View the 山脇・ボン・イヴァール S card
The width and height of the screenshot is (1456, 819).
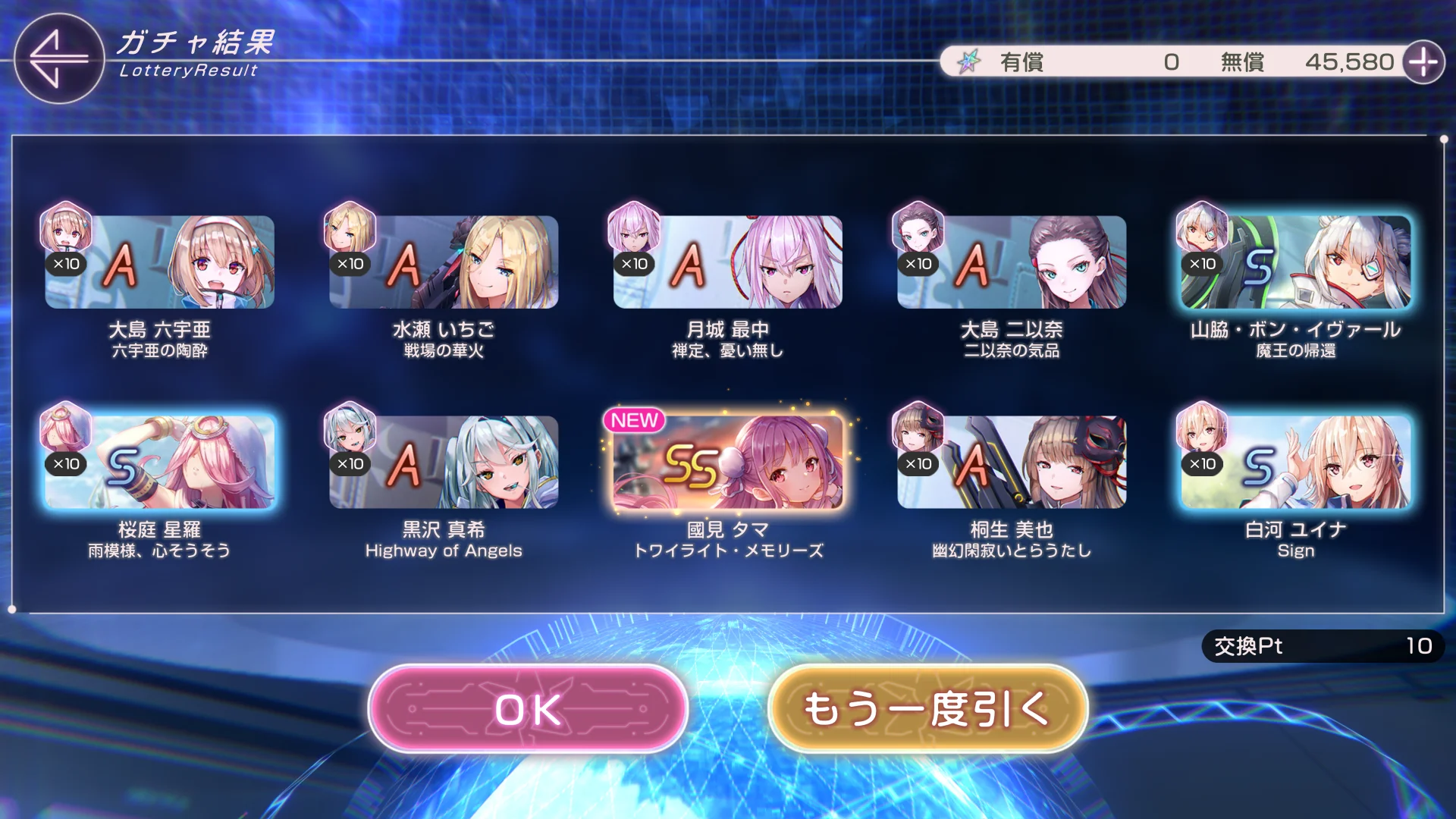click(x=1295, y=262)
